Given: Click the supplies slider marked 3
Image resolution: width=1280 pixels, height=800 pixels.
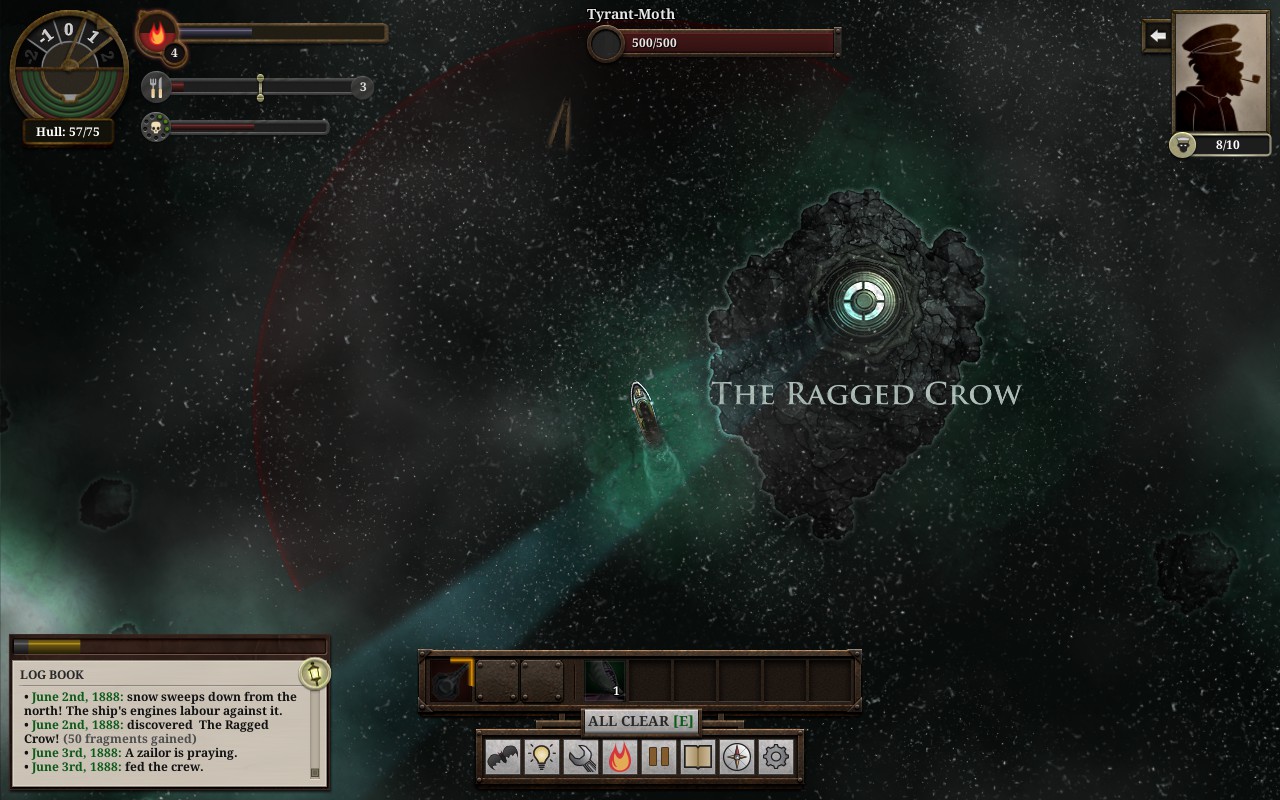Looking at the screenshot, I should coord(261,87).
